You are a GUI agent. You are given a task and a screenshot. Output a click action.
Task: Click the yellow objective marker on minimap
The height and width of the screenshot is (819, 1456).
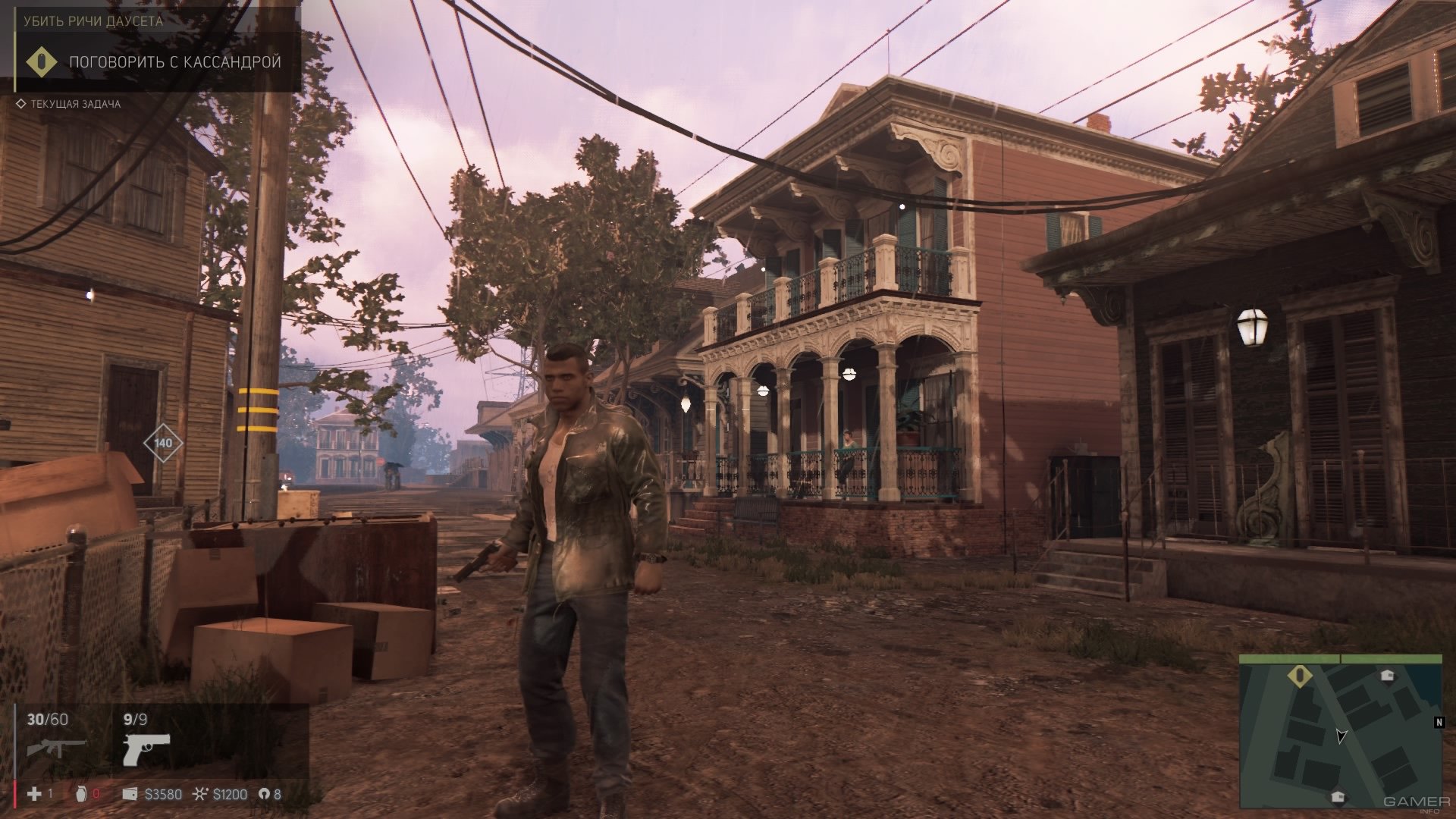[x=1298, y=676]
